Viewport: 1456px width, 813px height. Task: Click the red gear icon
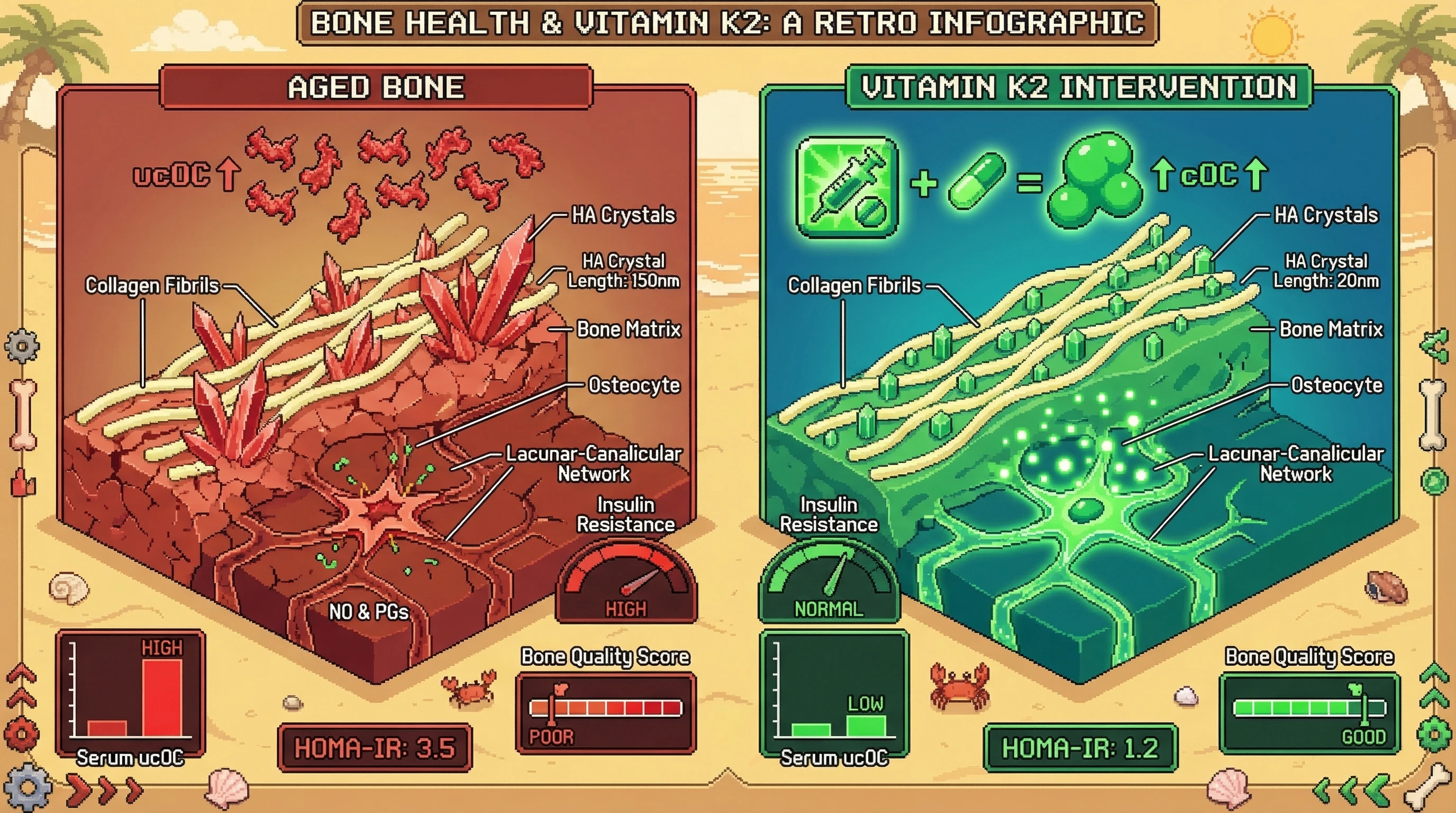(x=22, y=733)
